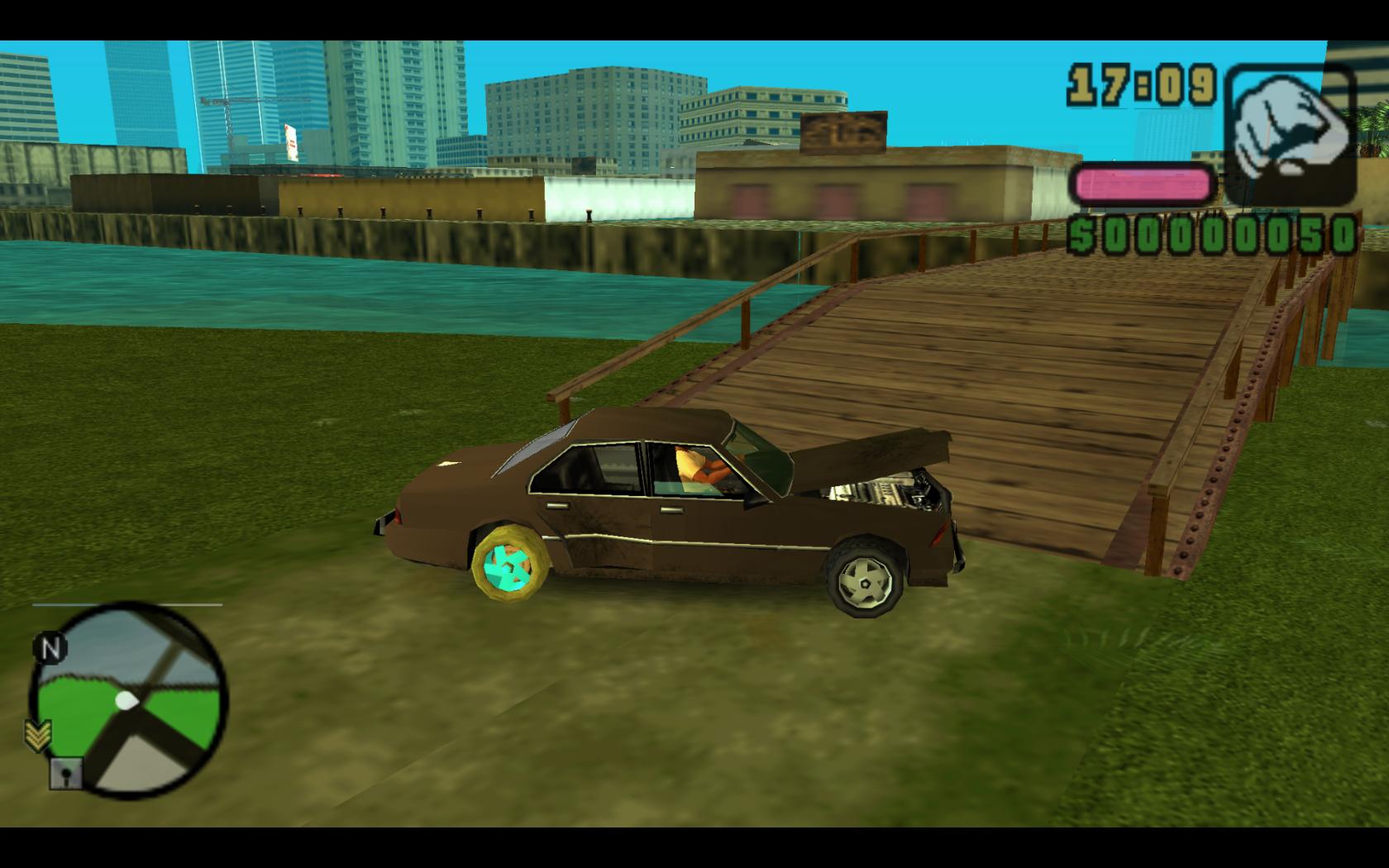The height and width of the screenshot is (868, 1389).
Task: Select the gold sergeant chevrons radar blip
Action: tap(39, 734)
